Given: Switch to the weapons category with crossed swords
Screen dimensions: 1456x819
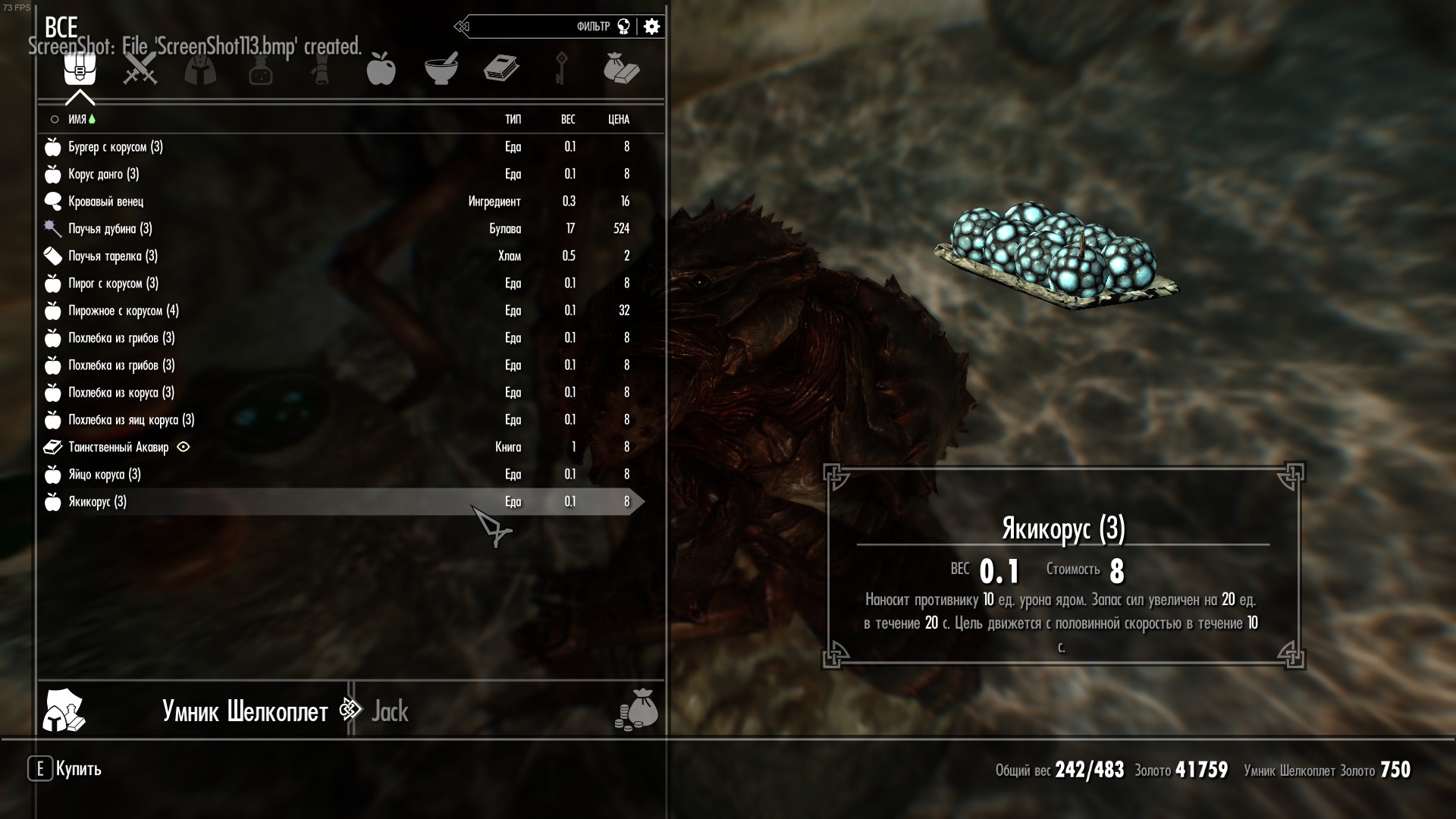Looking at the screenshot, I should coord(140,70).
